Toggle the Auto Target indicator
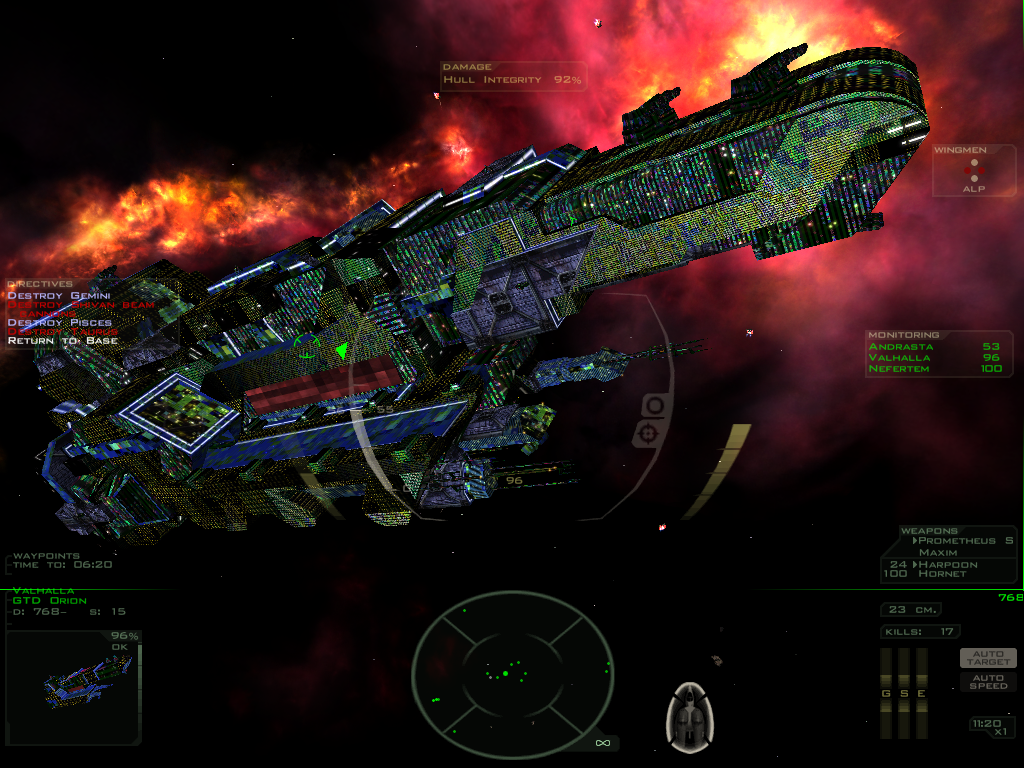 tap(988, 657)
